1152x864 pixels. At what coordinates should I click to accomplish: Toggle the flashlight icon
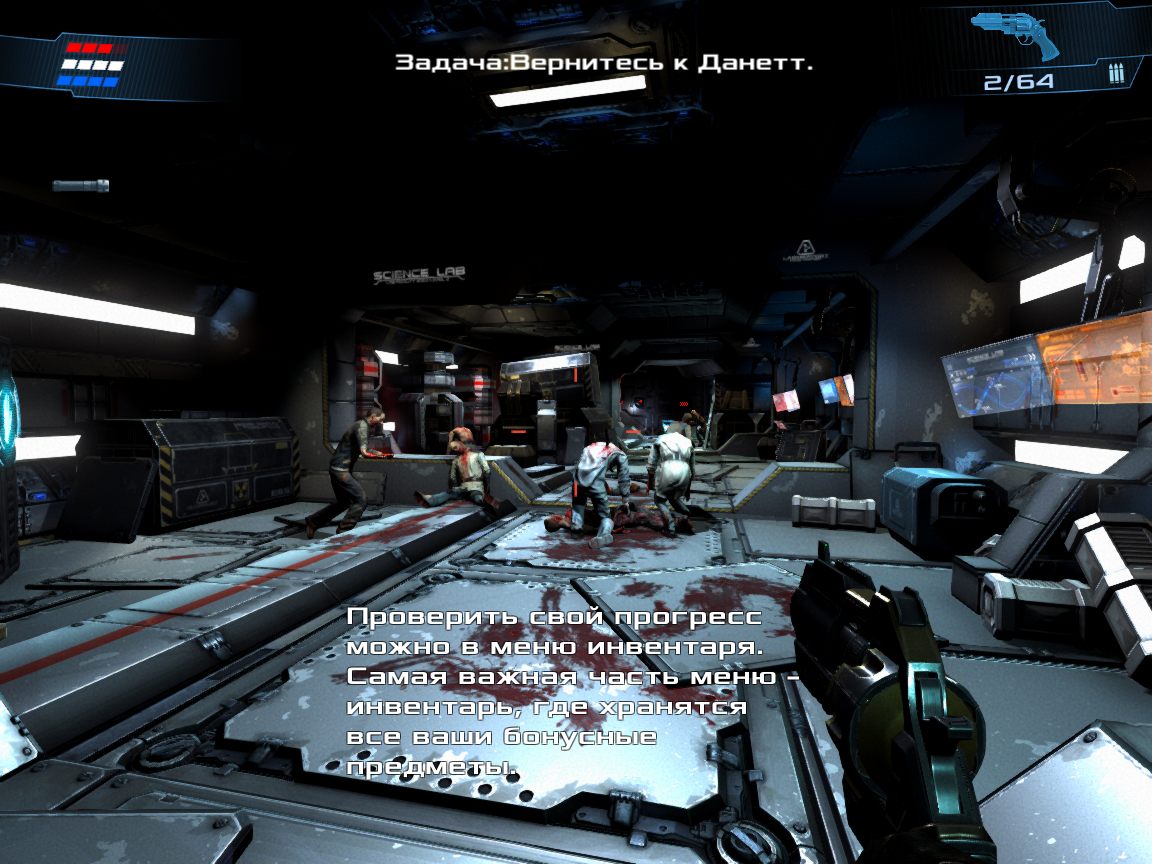pos(80,186)
